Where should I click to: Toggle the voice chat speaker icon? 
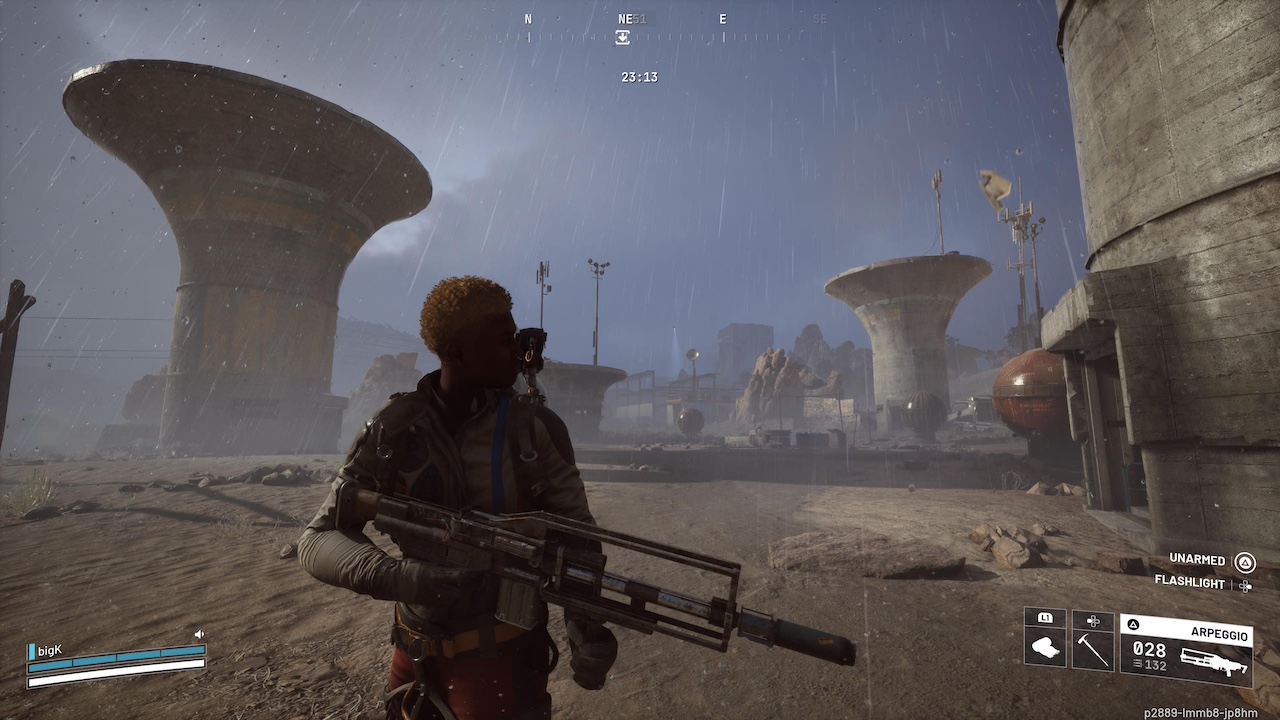pyautogui.click(x=199, y=634)
